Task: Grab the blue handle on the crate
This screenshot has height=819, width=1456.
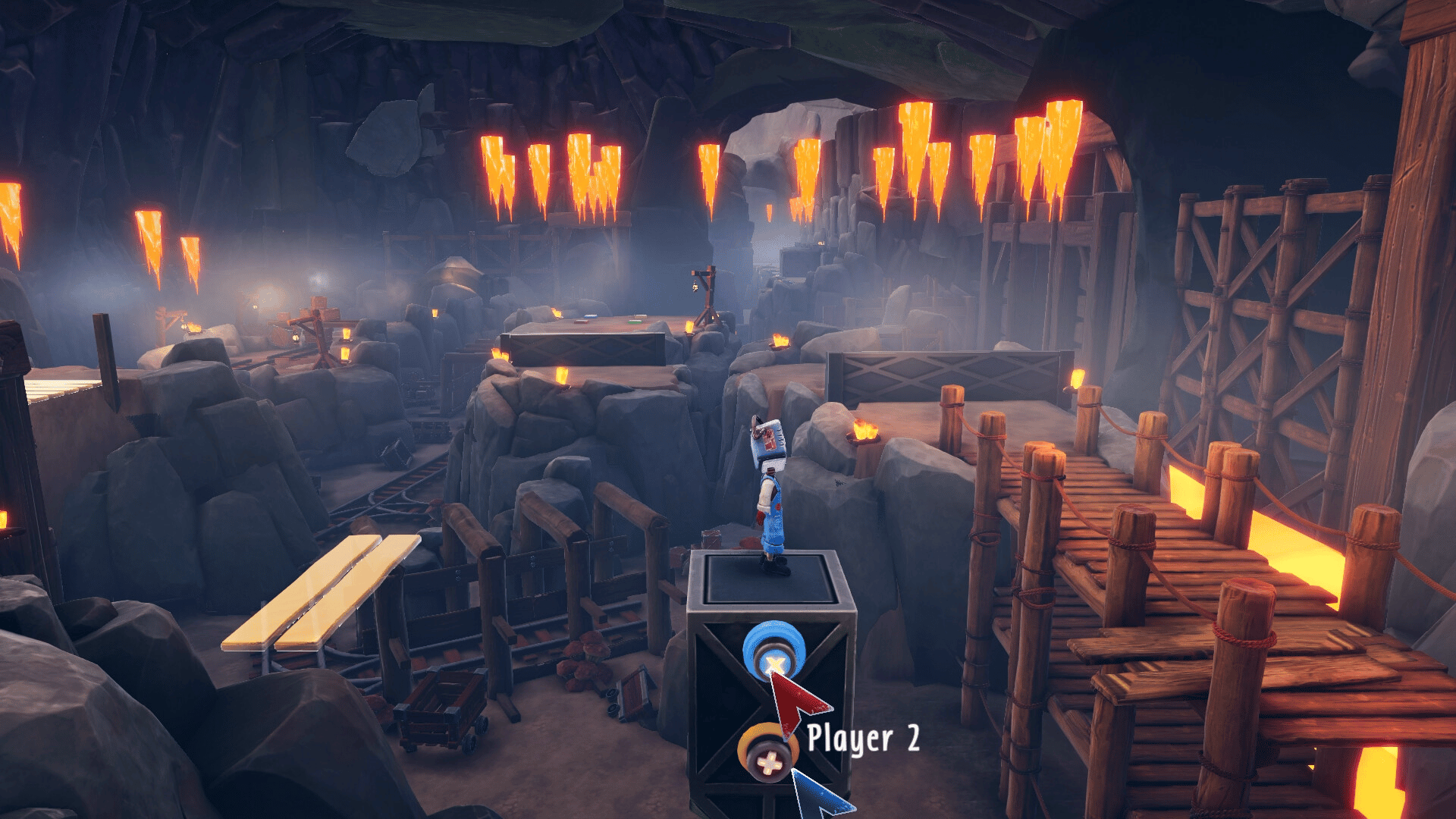Action: pos(773,651)
